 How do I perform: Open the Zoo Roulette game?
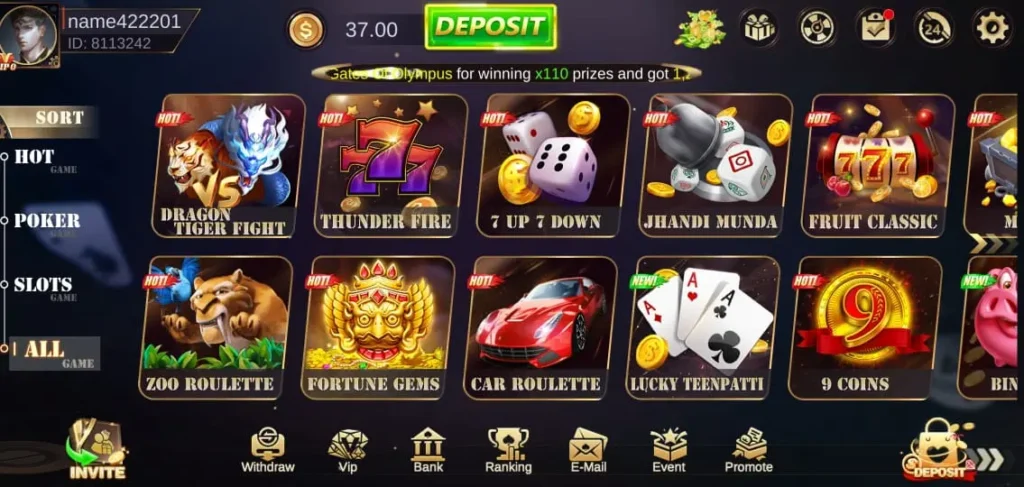click(215, 327)
